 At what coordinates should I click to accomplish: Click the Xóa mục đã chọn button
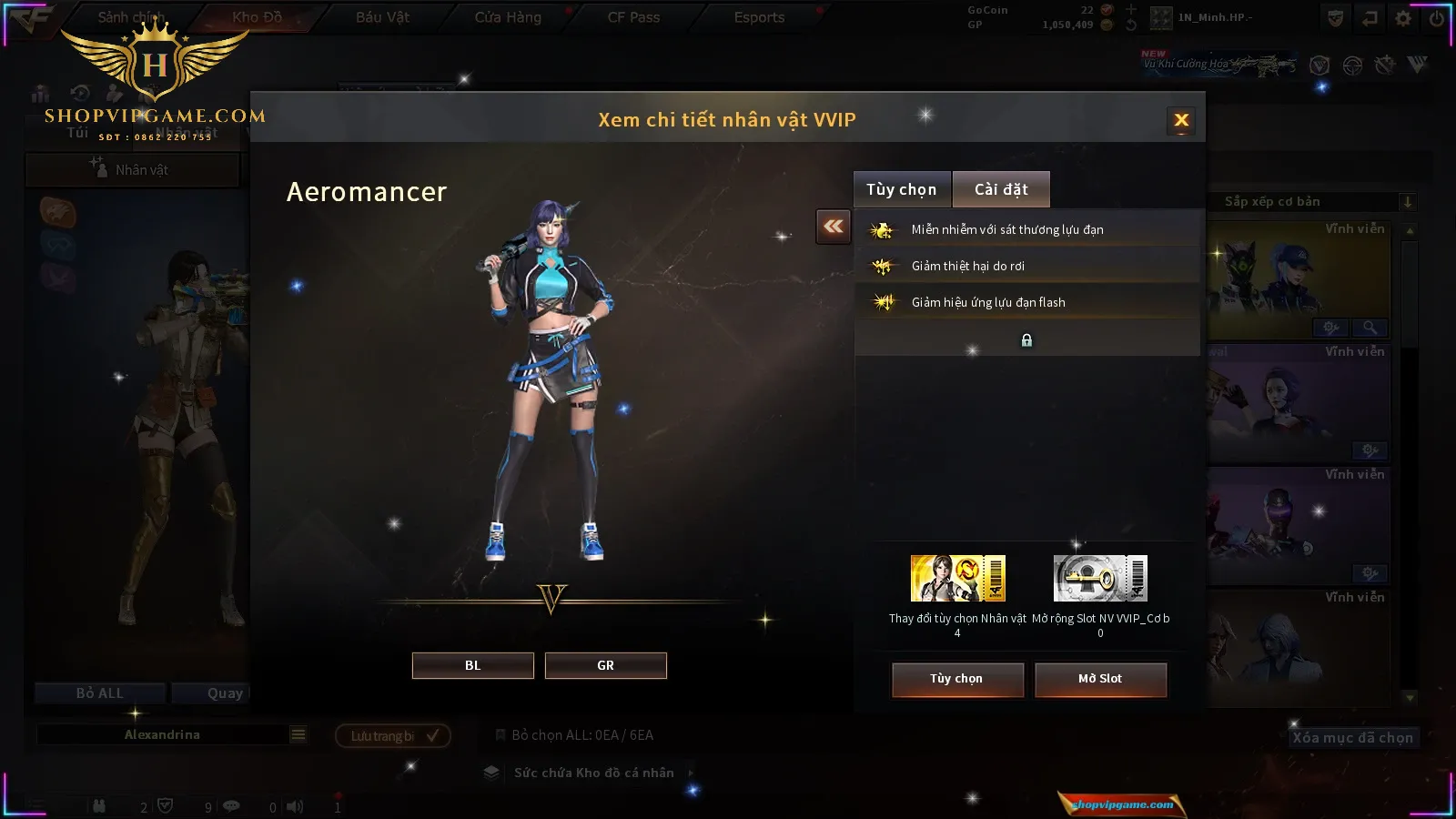1352,738
